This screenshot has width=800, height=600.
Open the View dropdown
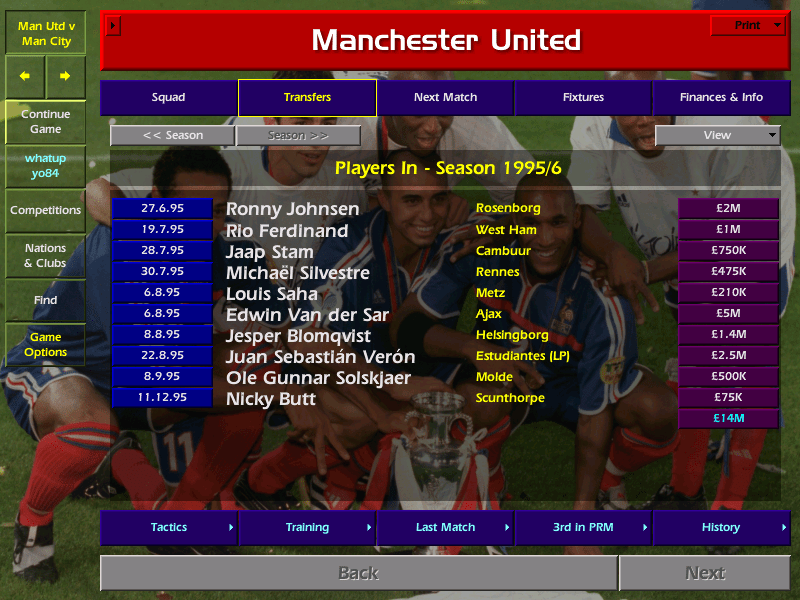(x=717, y=136)
